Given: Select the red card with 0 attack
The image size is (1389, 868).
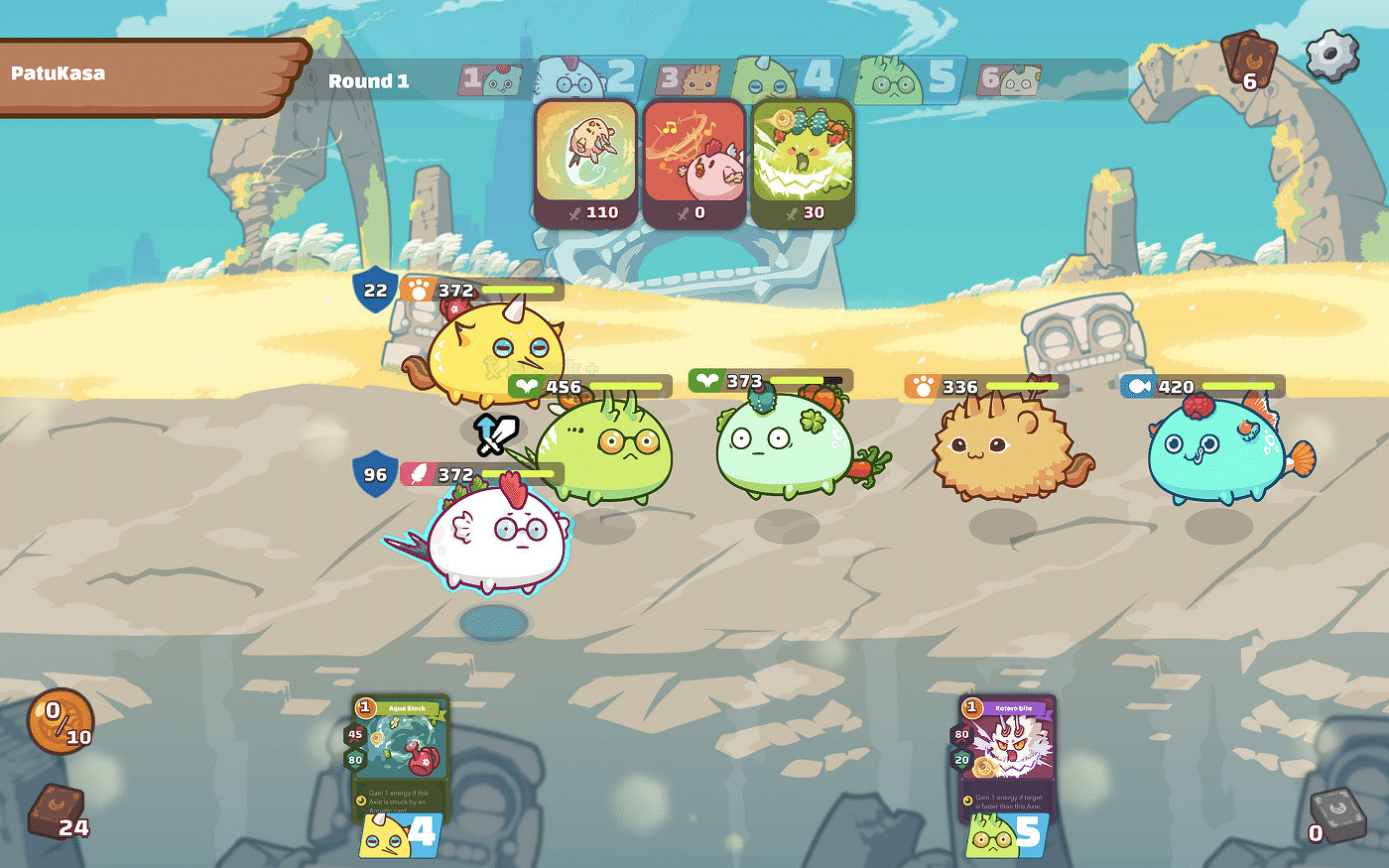Looking at the screenshot, I should click(695, 162).
